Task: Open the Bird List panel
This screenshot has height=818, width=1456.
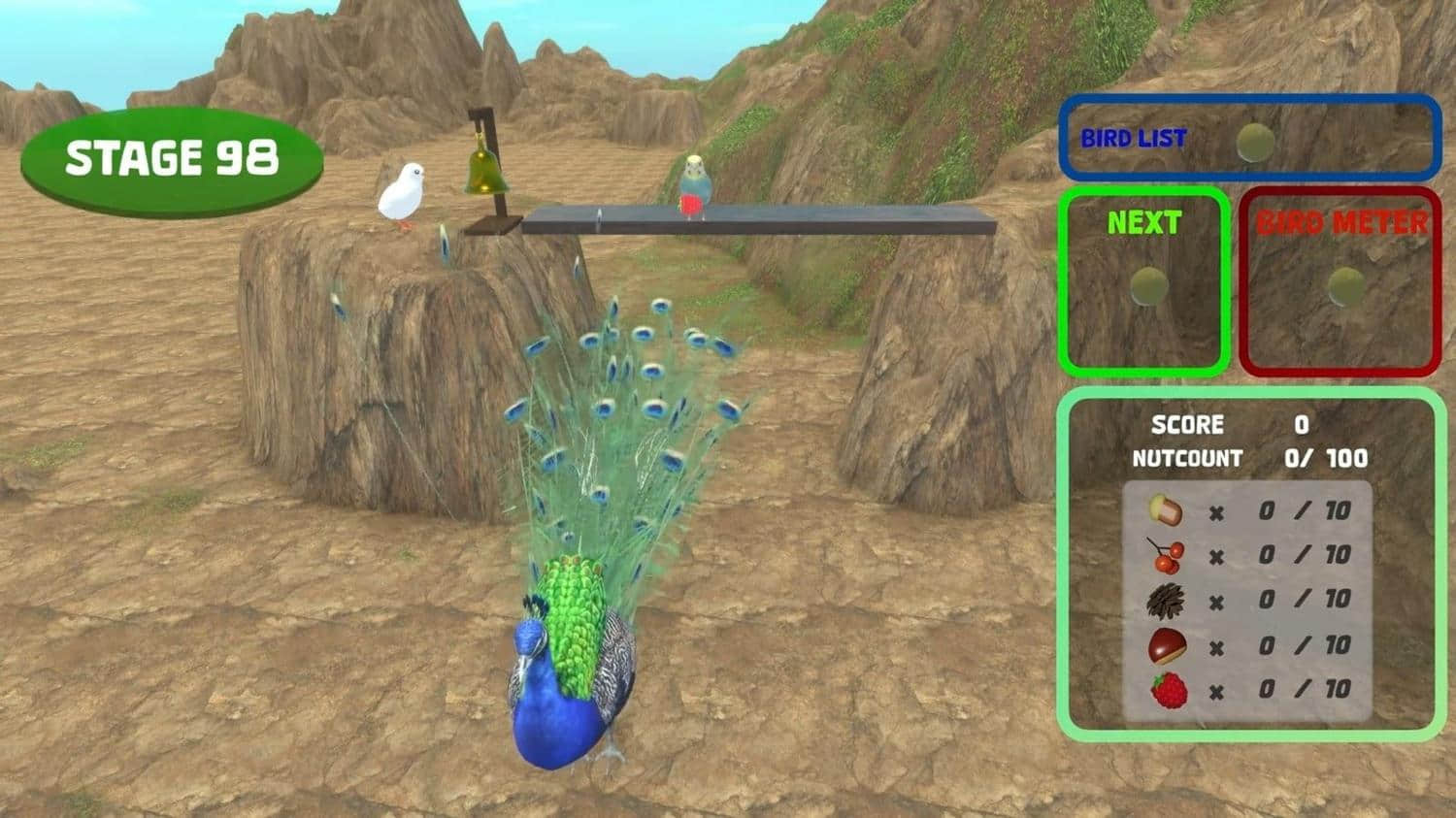Action: [1248, 138]
